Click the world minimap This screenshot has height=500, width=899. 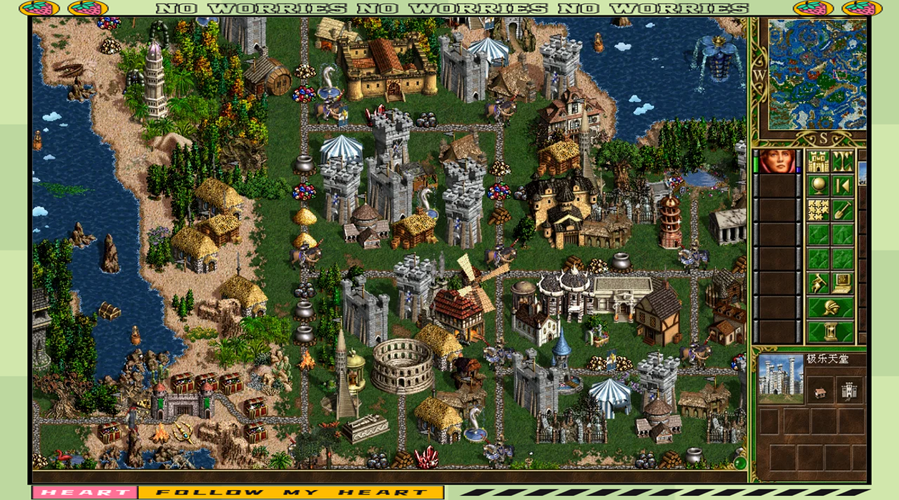point(817,73)
